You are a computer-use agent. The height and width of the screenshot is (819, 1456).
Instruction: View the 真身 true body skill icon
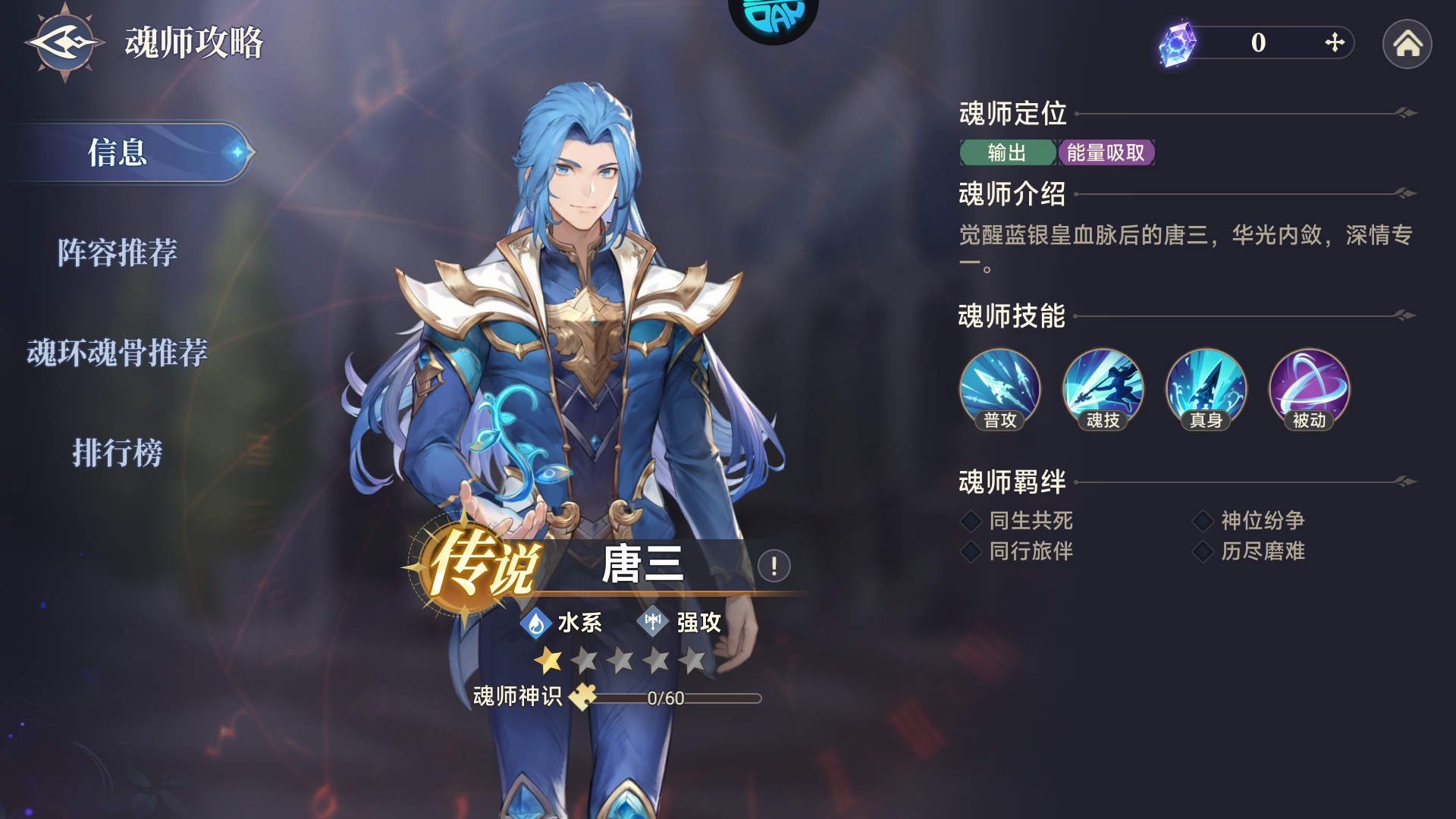1206,388
